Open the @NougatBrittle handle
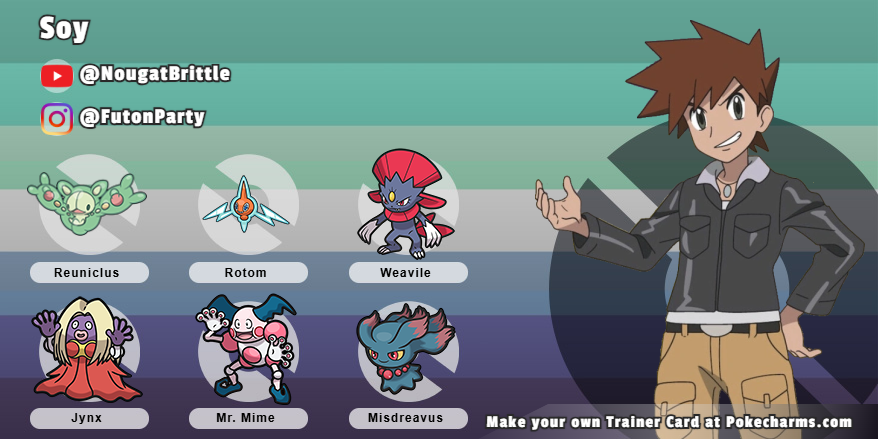The width and height of the screenshot is (878, 439). [155, 74]
